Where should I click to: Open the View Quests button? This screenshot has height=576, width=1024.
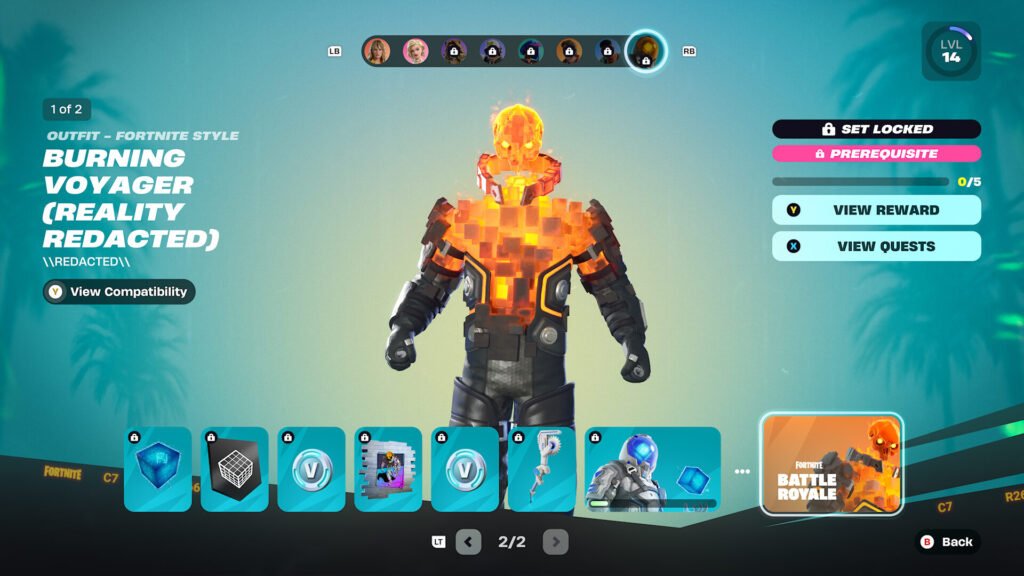[876, 246]
